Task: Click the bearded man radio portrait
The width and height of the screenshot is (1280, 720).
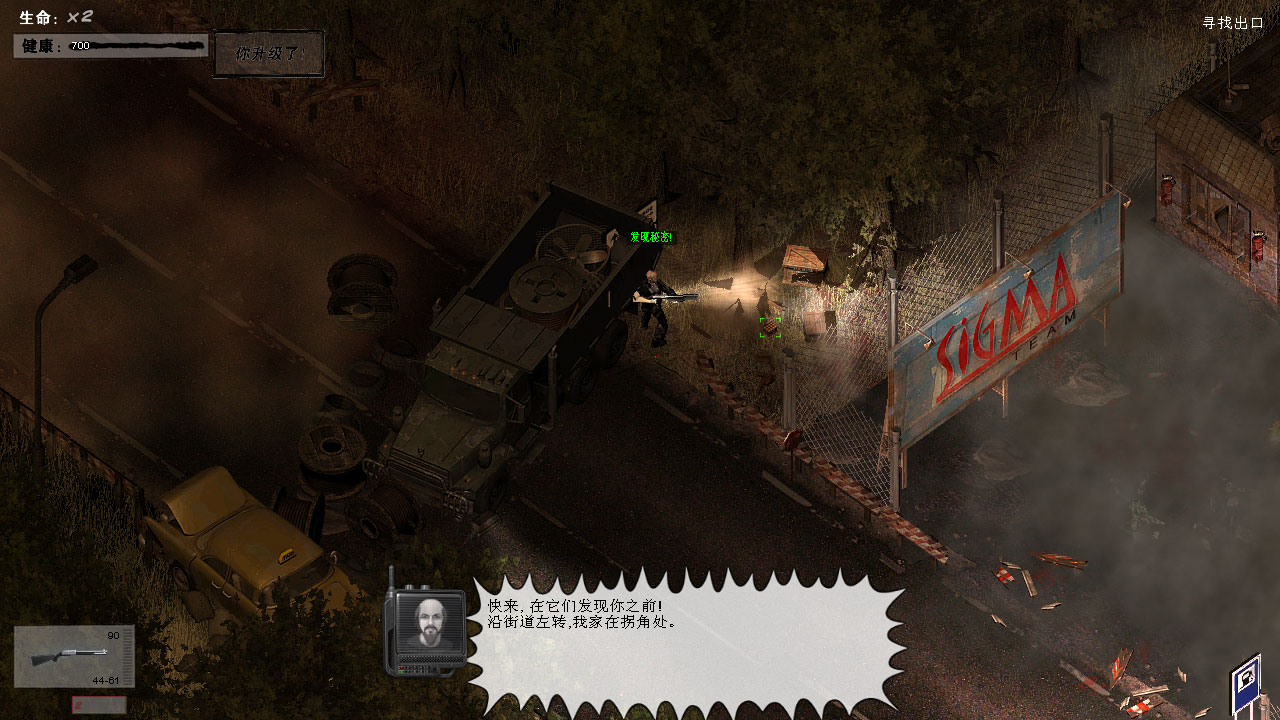Action: click(x=425, y=624)
